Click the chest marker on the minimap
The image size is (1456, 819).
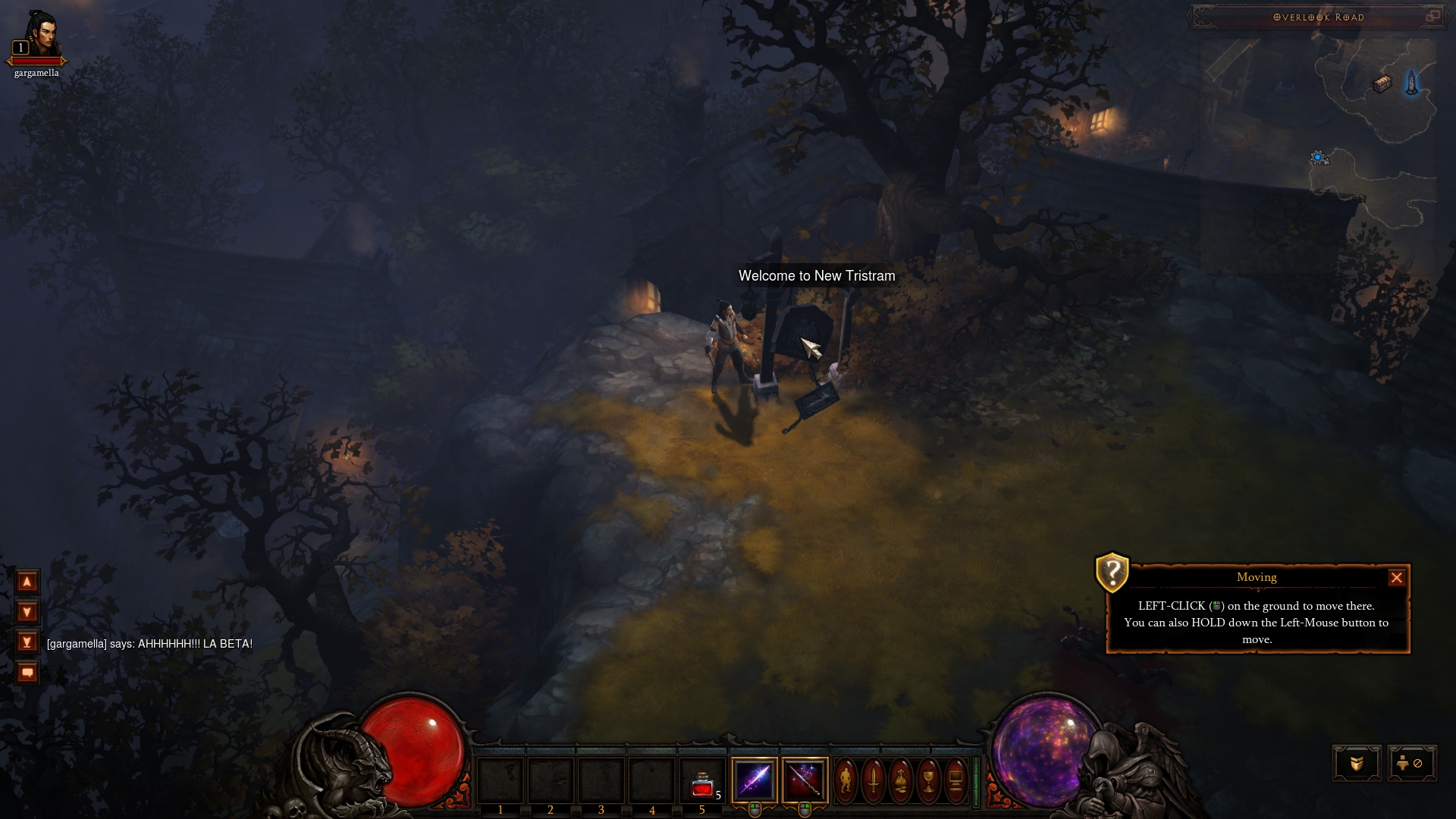tap(1382, 84)
